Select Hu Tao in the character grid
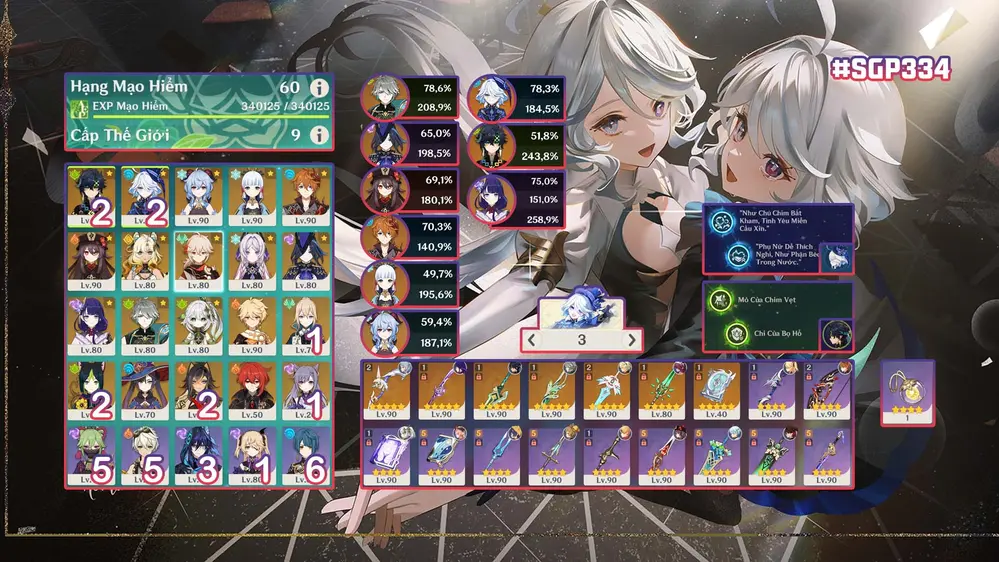The width and height of the screenshot is (999, 562). point(92,260)
